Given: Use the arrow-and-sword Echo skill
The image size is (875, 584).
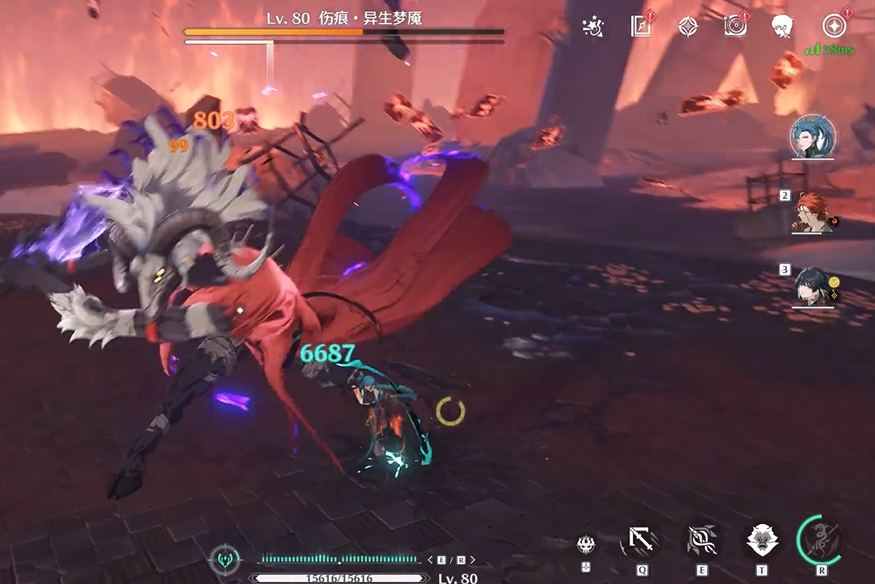Looking at the screenshot, I should [640, 541].
